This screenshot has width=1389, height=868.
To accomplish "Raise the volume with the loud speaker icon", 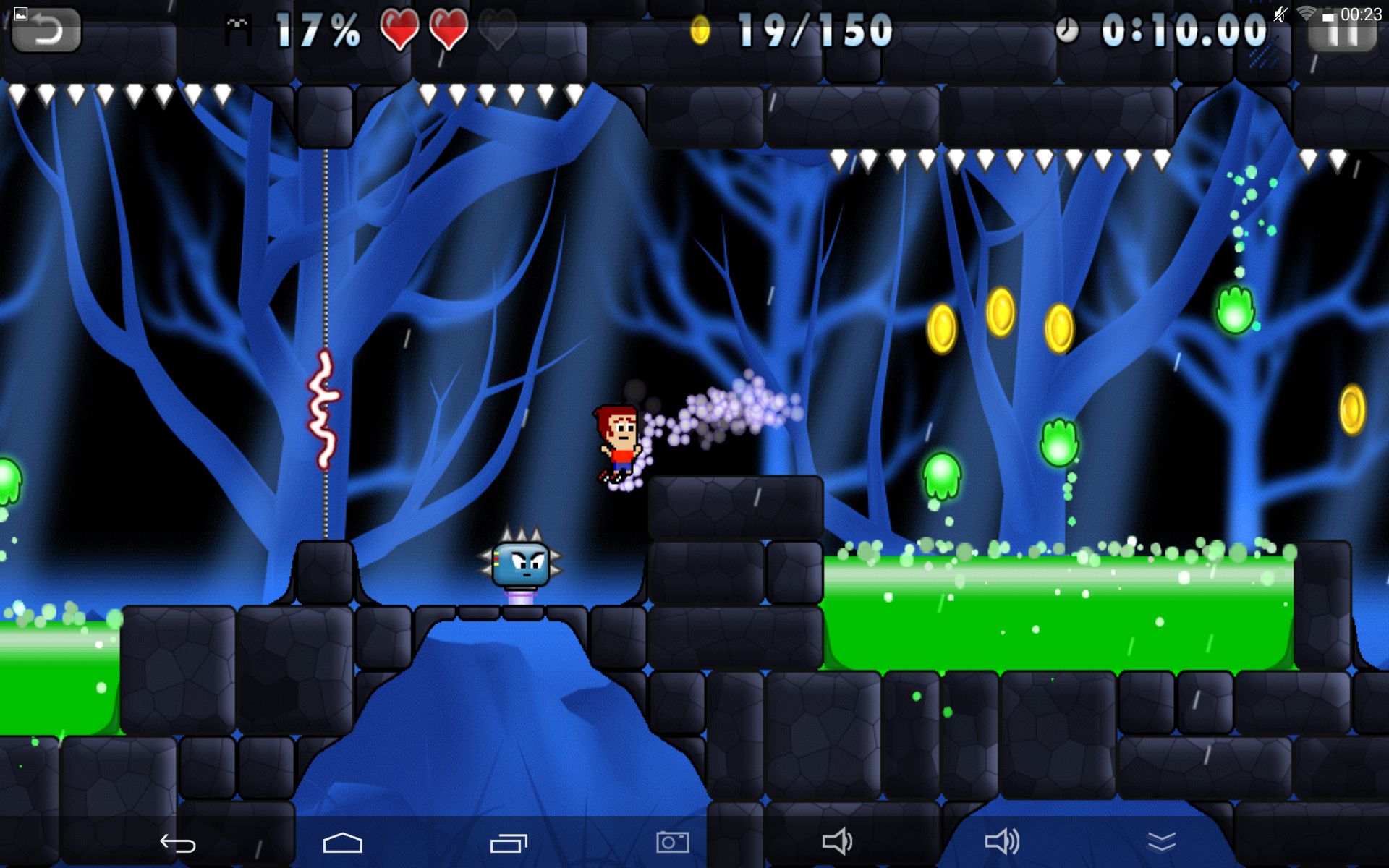I will coord(1002,842).
